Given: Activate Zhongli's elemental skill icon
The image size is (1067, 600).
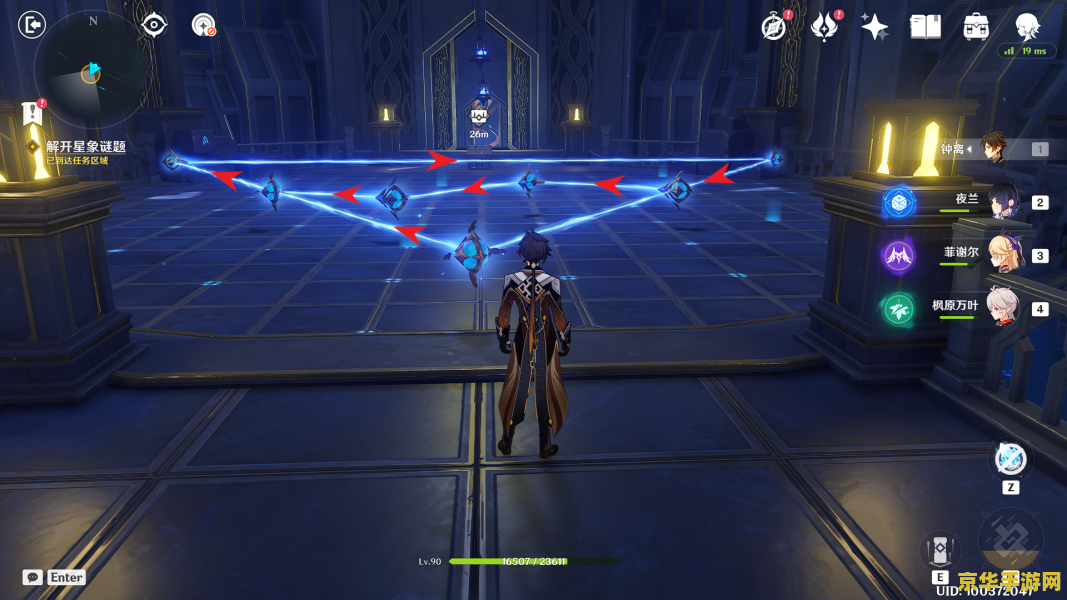Looking at the screenshot, I should point(940,549).
